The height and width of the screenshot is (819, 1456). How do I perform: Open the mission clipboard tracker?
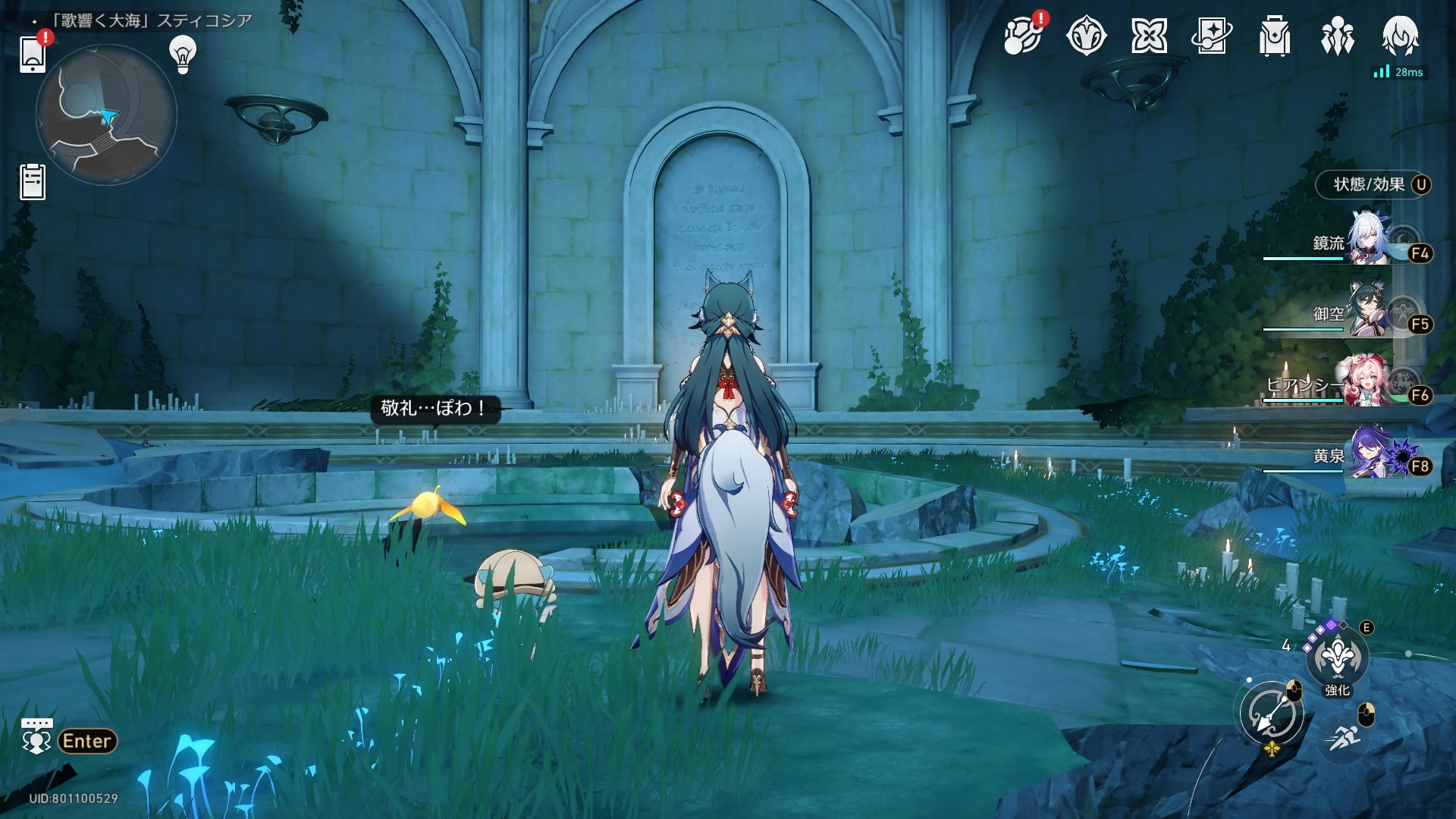33,182
